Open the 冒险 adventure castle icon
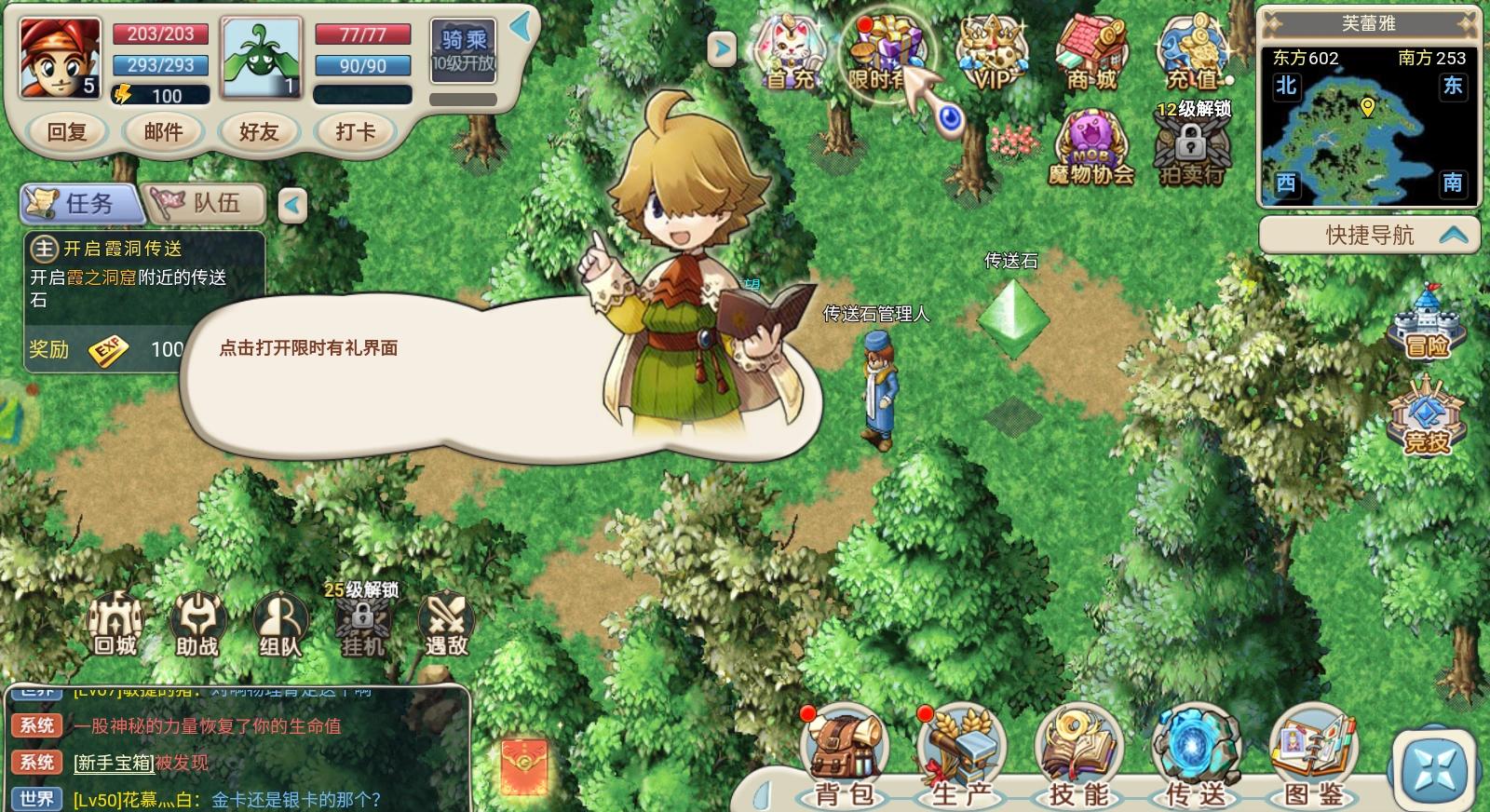The height and width of the screenshot is (812, 1490). (x=1427, y=324)
